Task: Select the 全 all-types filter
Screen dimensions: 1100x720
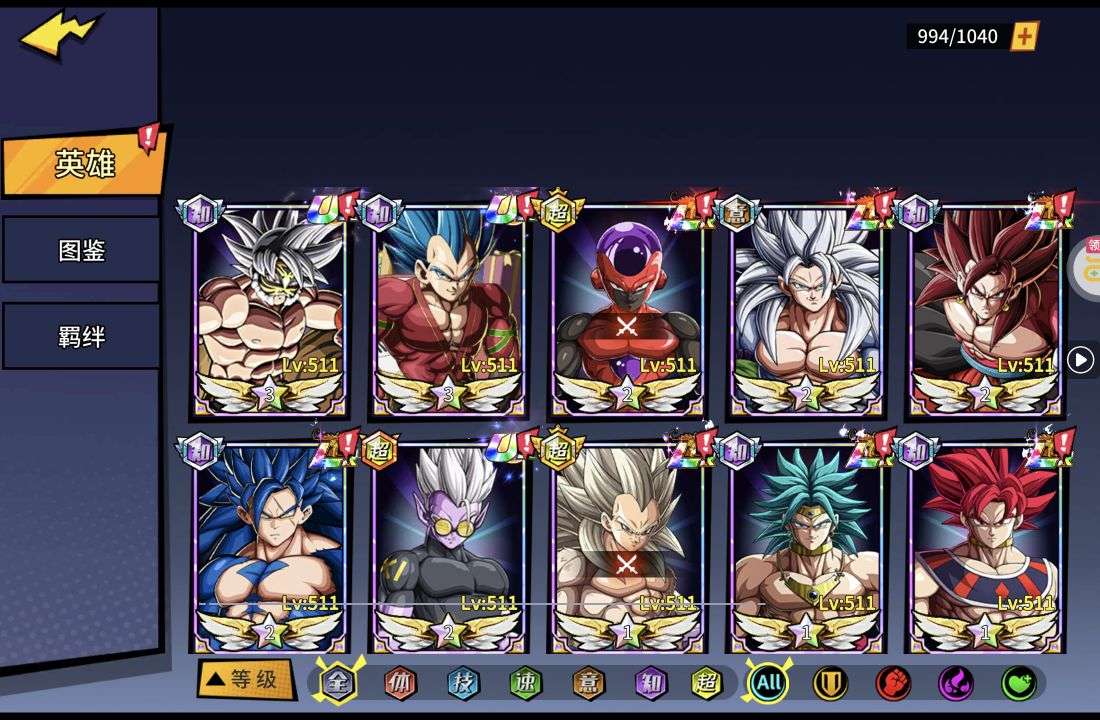Action: (x=338, y=683)
